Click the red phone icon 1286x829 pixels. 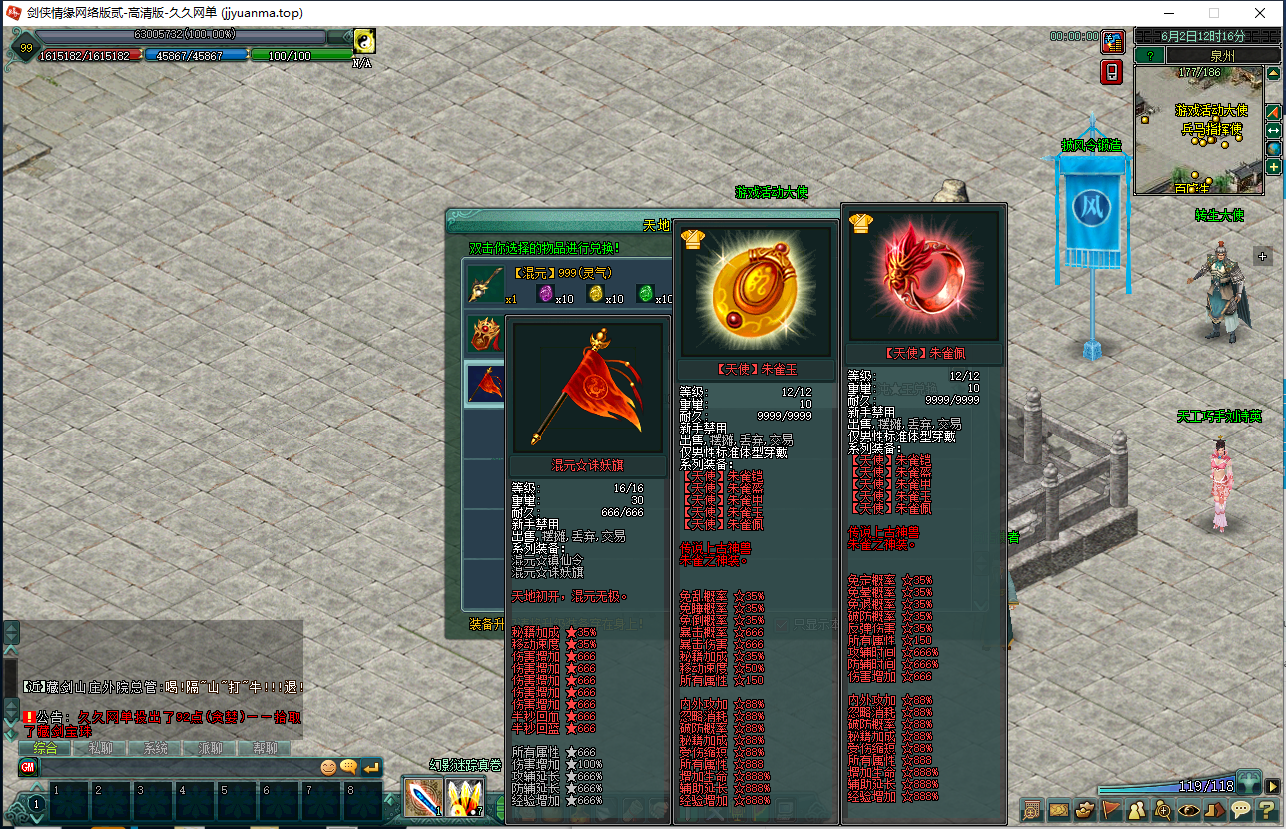click(1112, 72)
